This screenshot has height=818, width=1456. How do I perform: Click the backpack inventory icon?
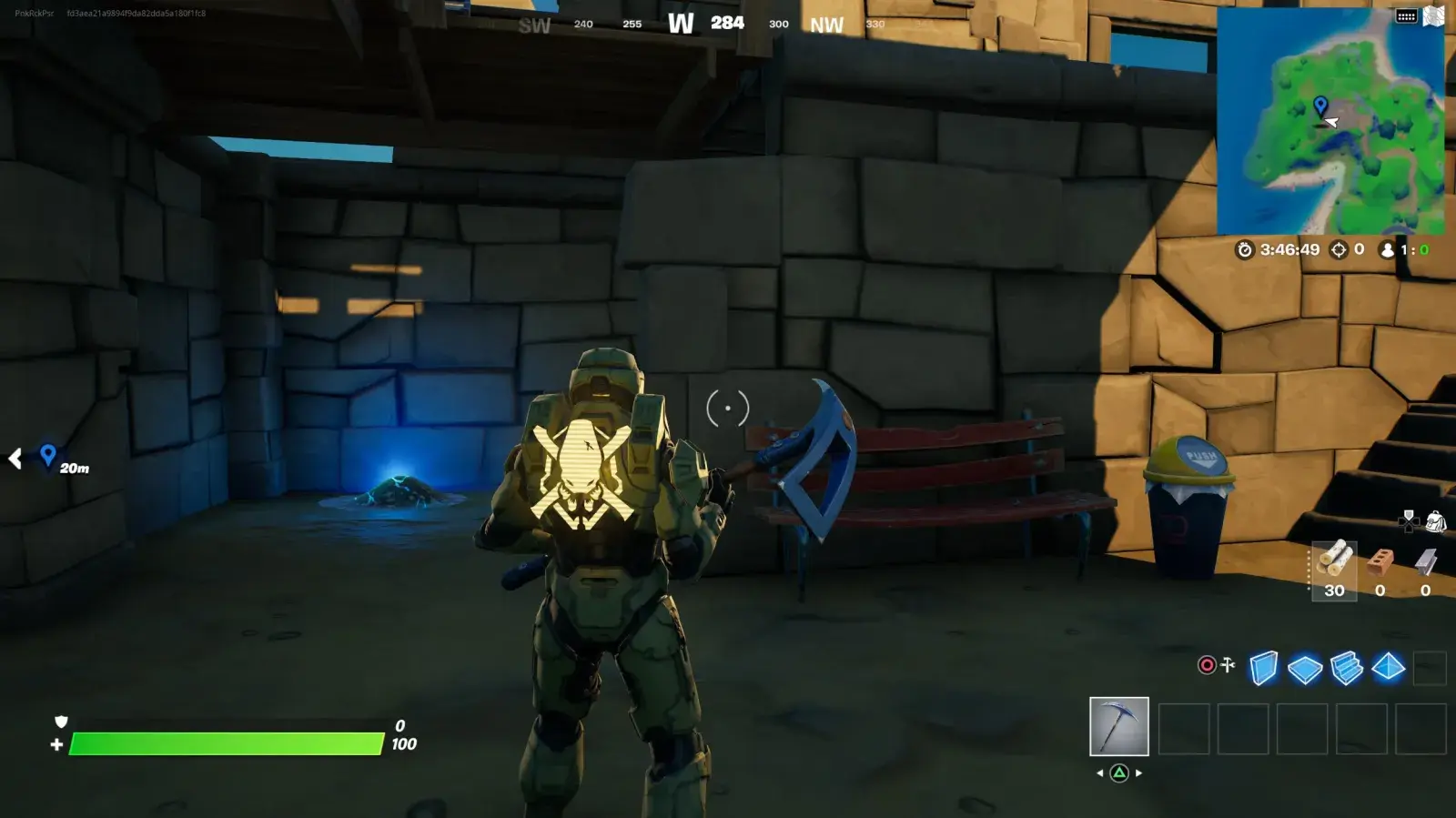click(1436, 520)
